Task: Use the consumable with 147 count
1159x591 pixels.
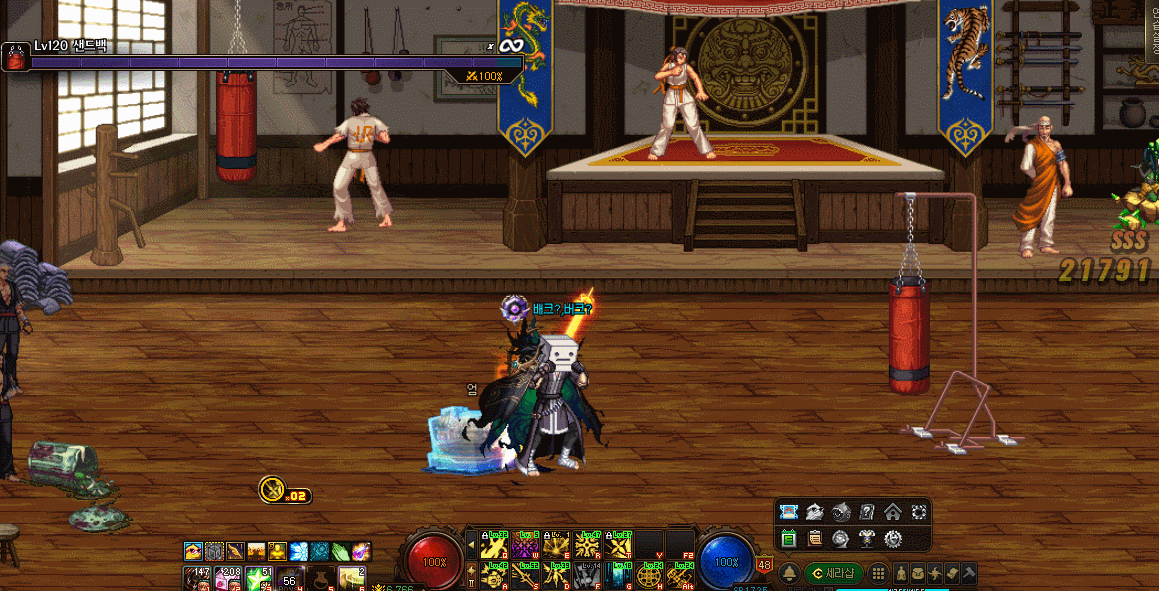Action: click(x=198, y=578)
